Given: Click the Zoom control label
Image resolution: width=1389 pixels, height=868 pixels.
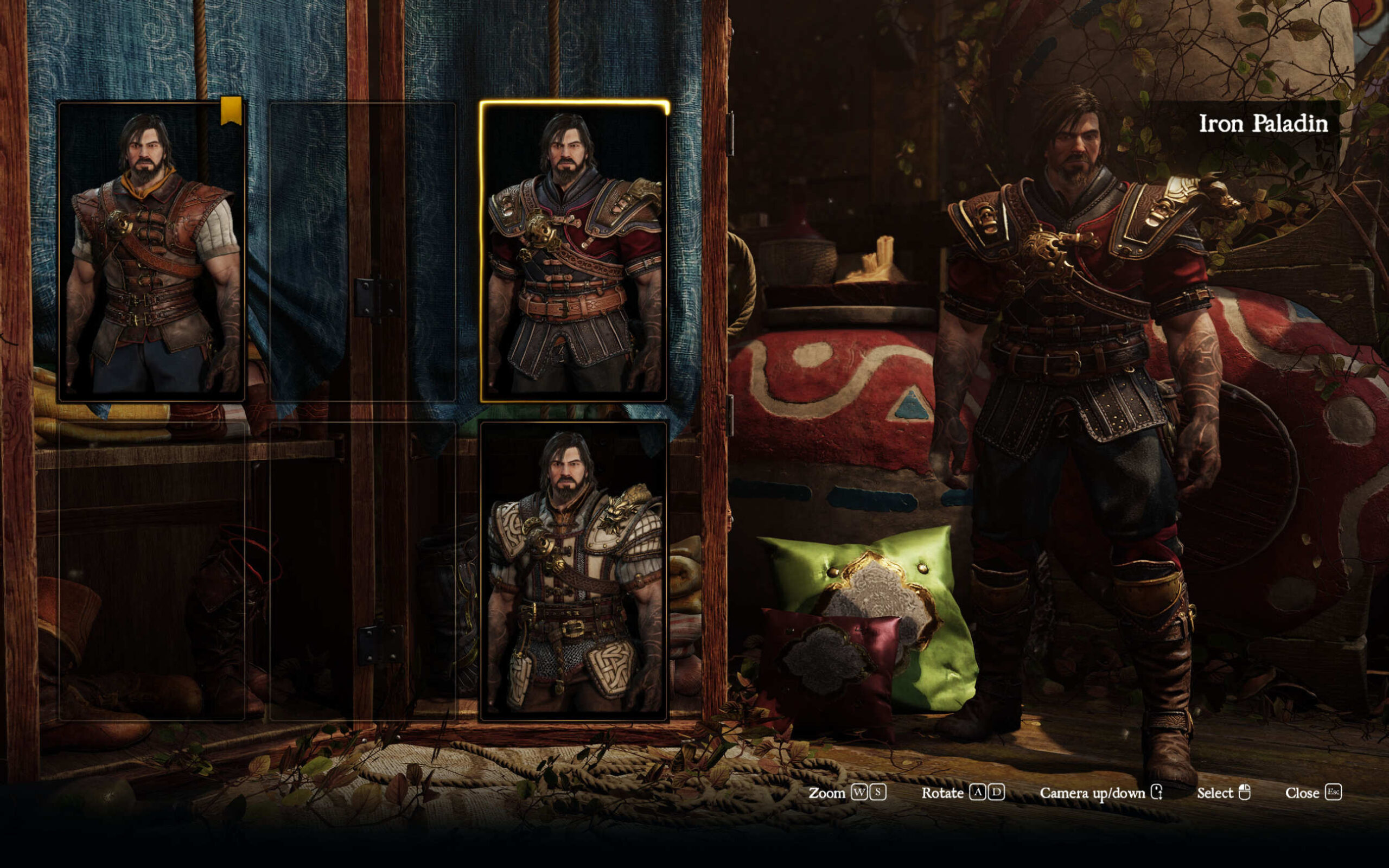Looking at the screenshot, I should point(827,793).
